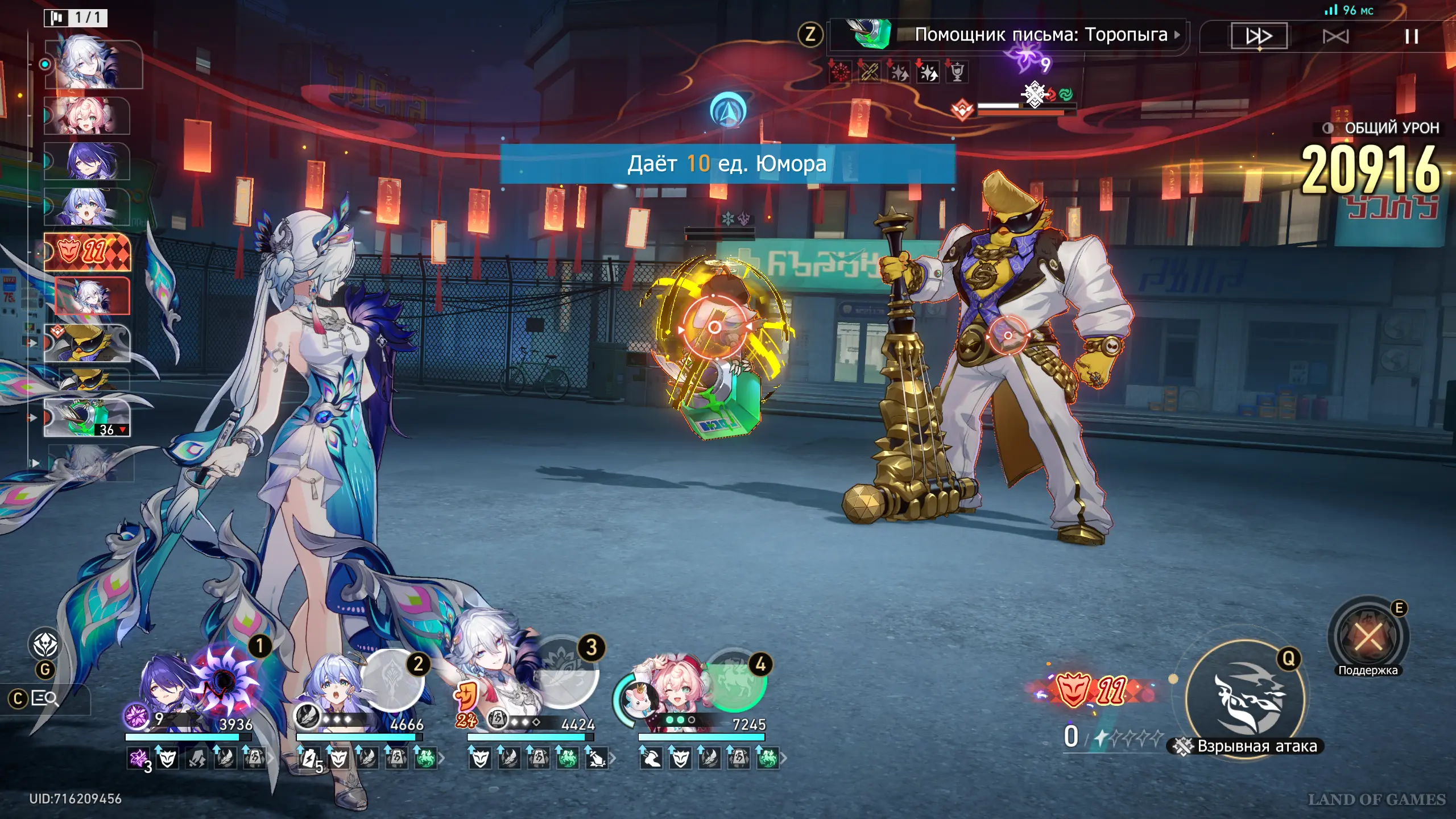Use the Взрывная атака skill
Screen dimensions: 1456x819
[1244, 699]
